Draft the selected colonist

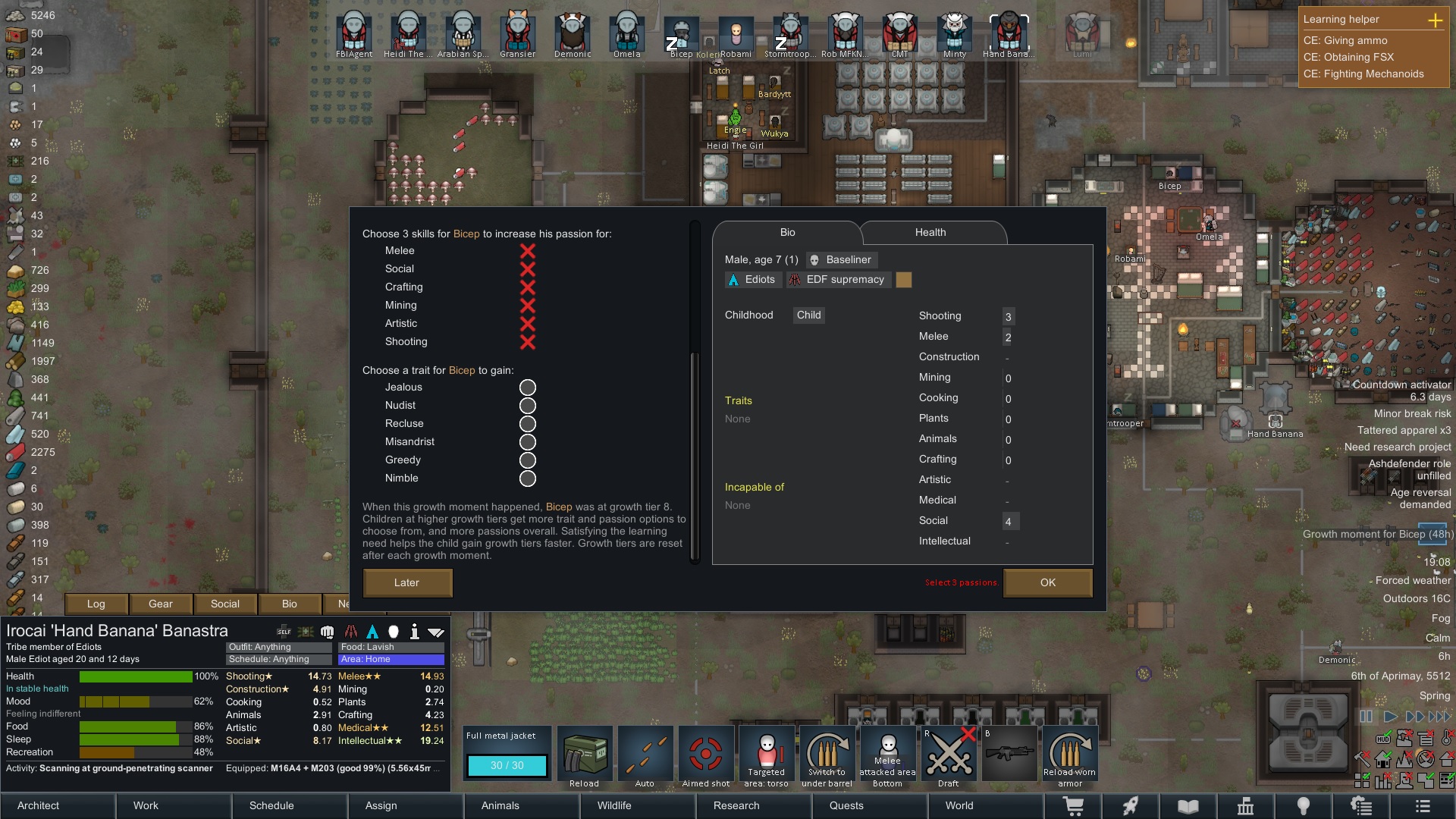(x=948, y=757)
